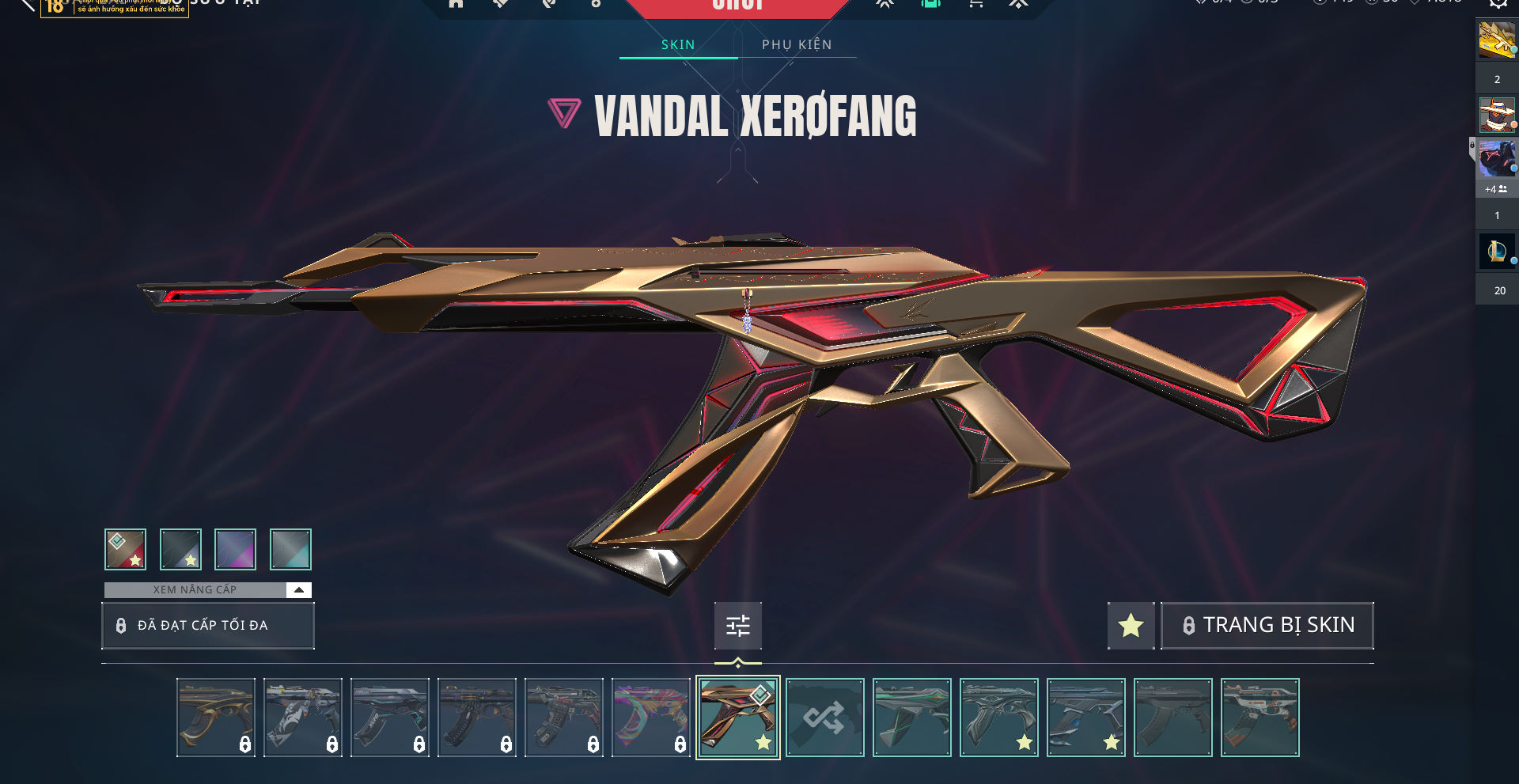Pick the locked rainbow swirl Vandal skin
This screenshot has height=784, width=1519.
point(650,718)
